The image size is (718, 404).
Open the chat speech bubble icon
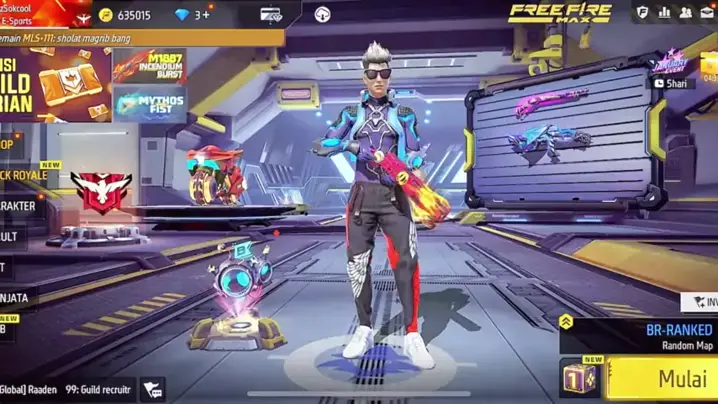coord(152,389)
